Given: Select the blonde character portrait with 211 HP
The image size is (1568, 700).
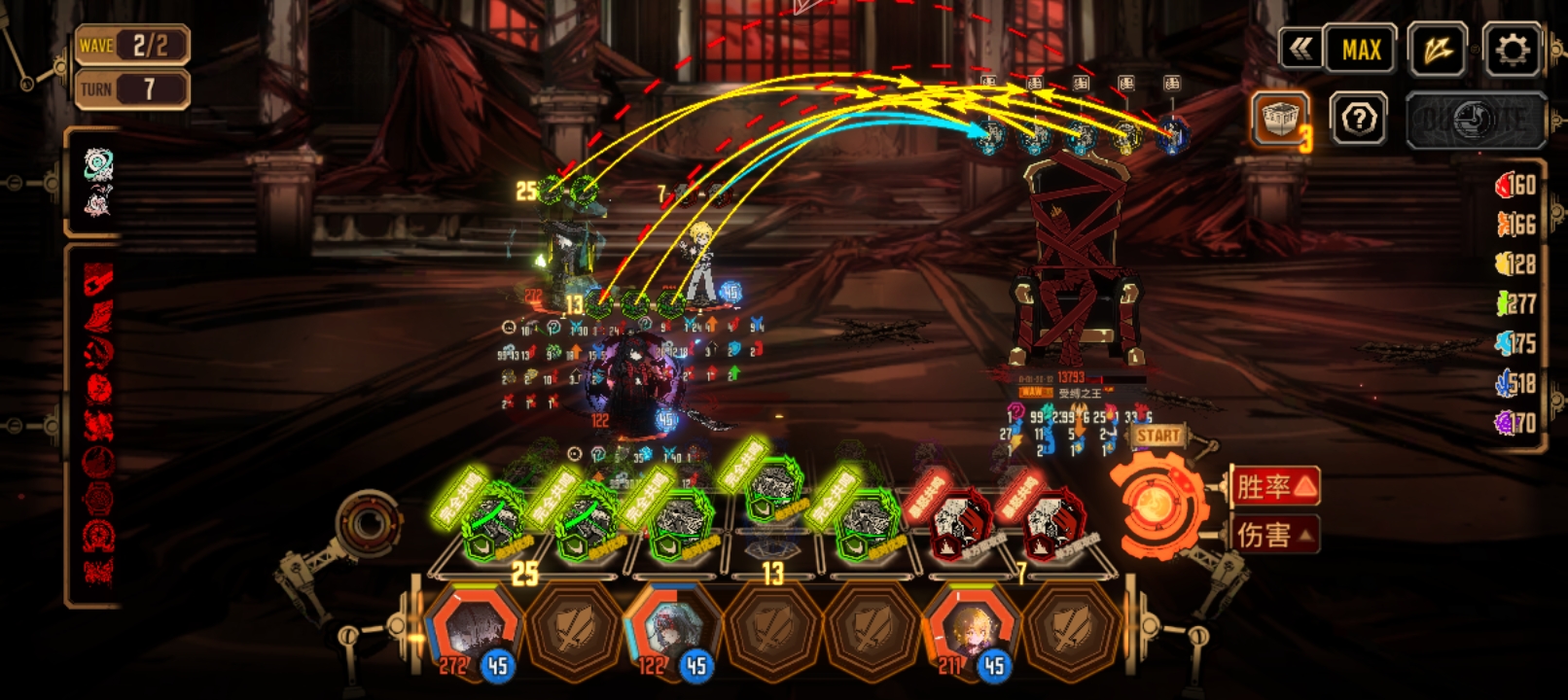Looking at the screenshot, I should coord(972,629).
